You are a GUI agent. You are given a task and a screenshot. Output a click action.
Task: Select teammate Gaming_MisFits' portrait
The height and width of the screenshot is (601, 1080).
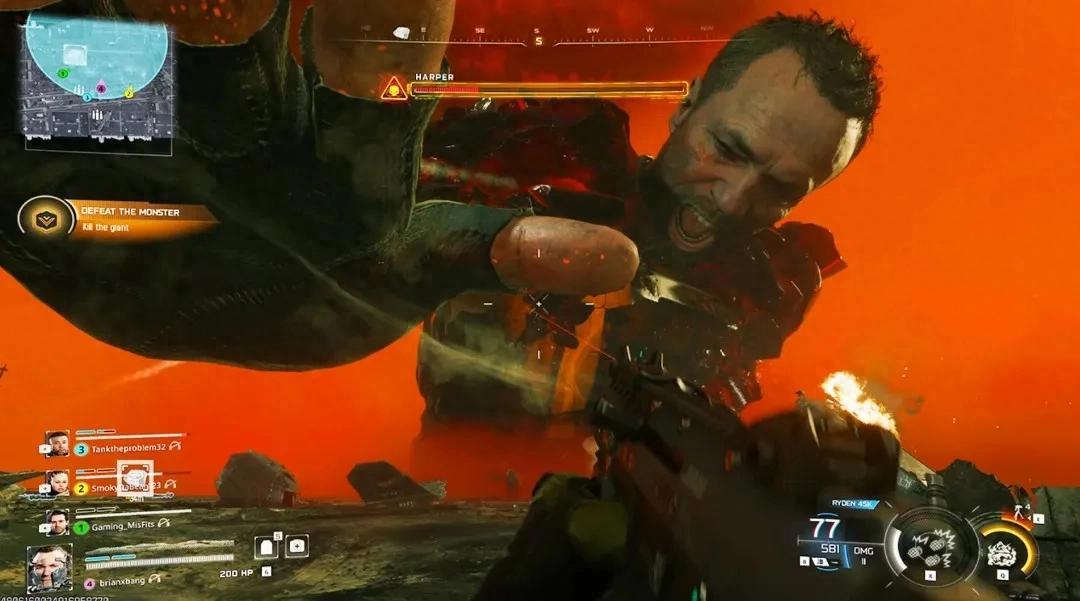pos(58,522)
